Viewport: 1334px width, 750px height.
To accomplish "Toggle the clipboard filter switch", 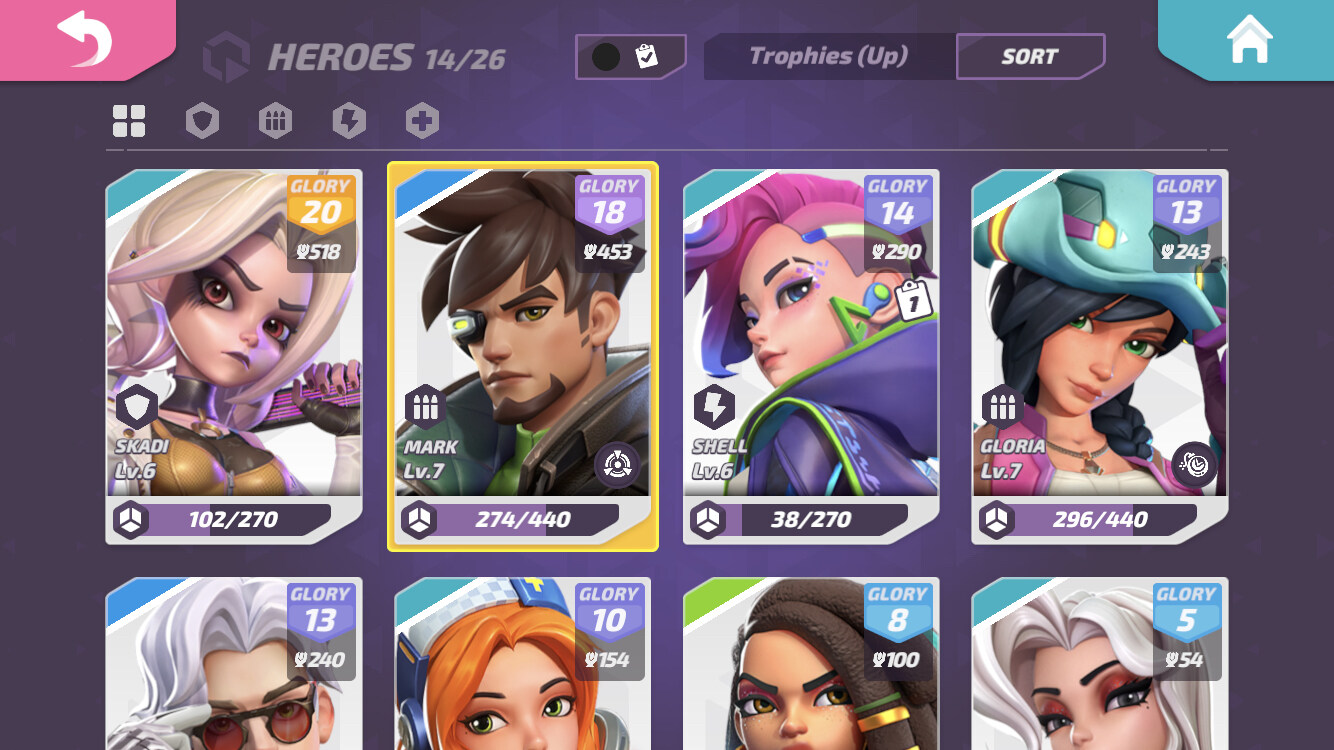I will [630, 56].
